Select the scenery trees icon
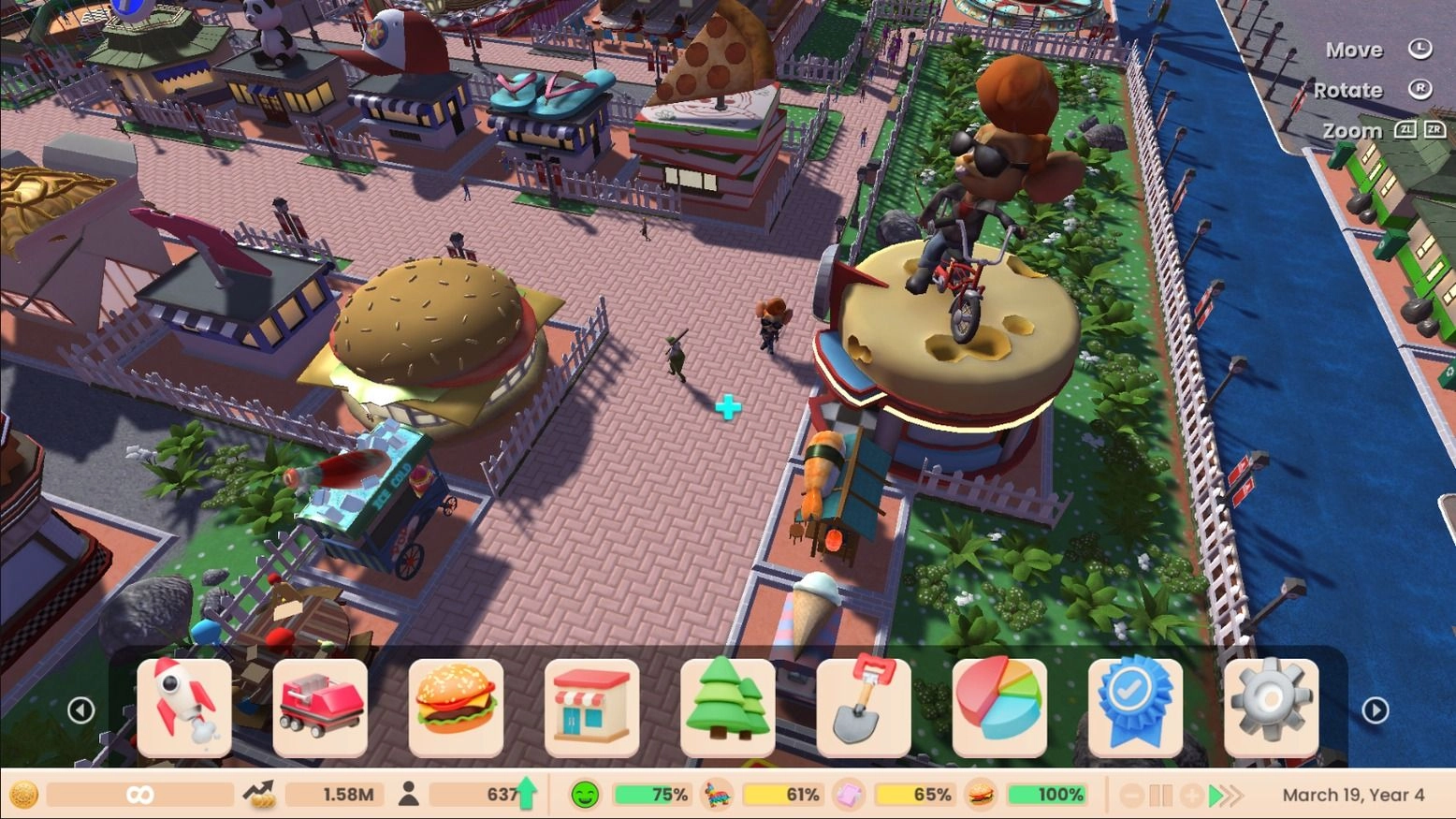Viewport: 1456px width, 819px height. [x=728, y=709]
